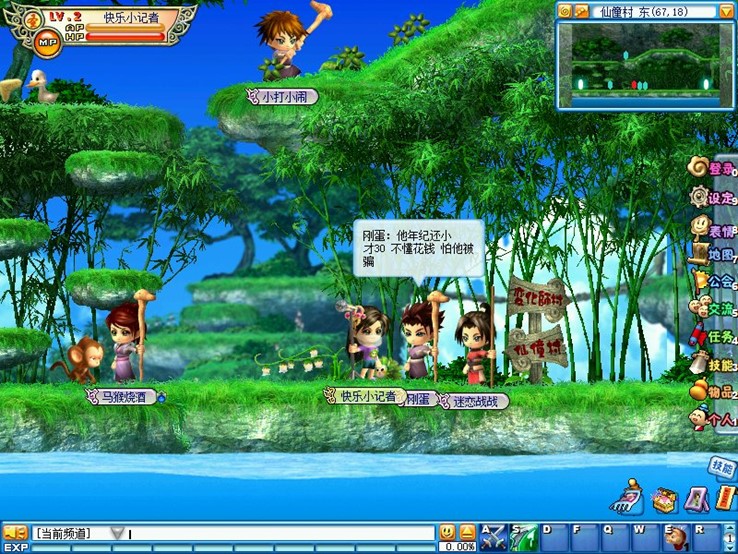
Task: Select the green skill in hotbar slot S
Action: pyautogui.click(x=524, y=536)
